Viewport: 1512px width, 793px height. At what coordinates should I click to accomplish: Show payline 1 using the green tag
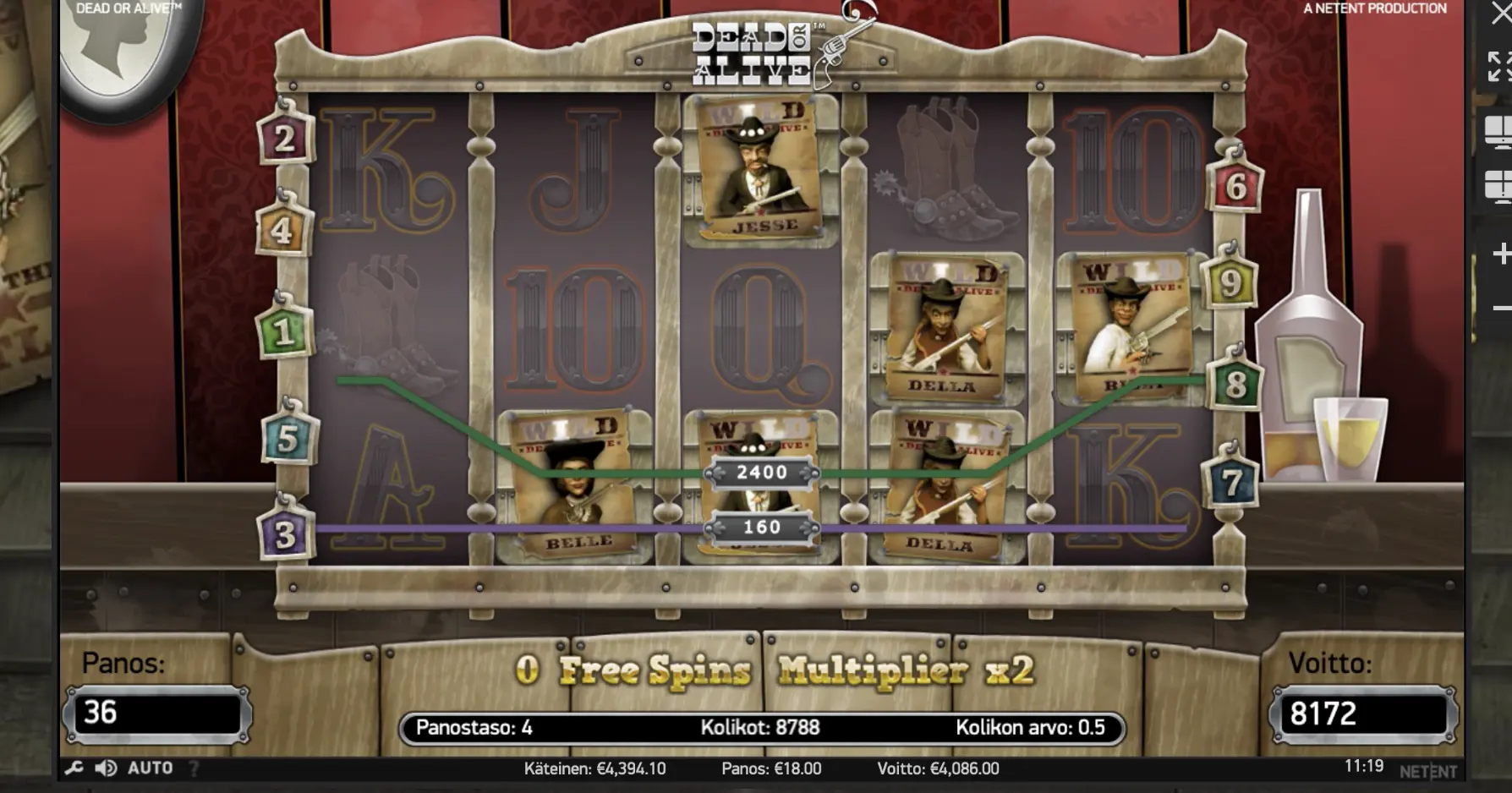[x=283, y=331]
